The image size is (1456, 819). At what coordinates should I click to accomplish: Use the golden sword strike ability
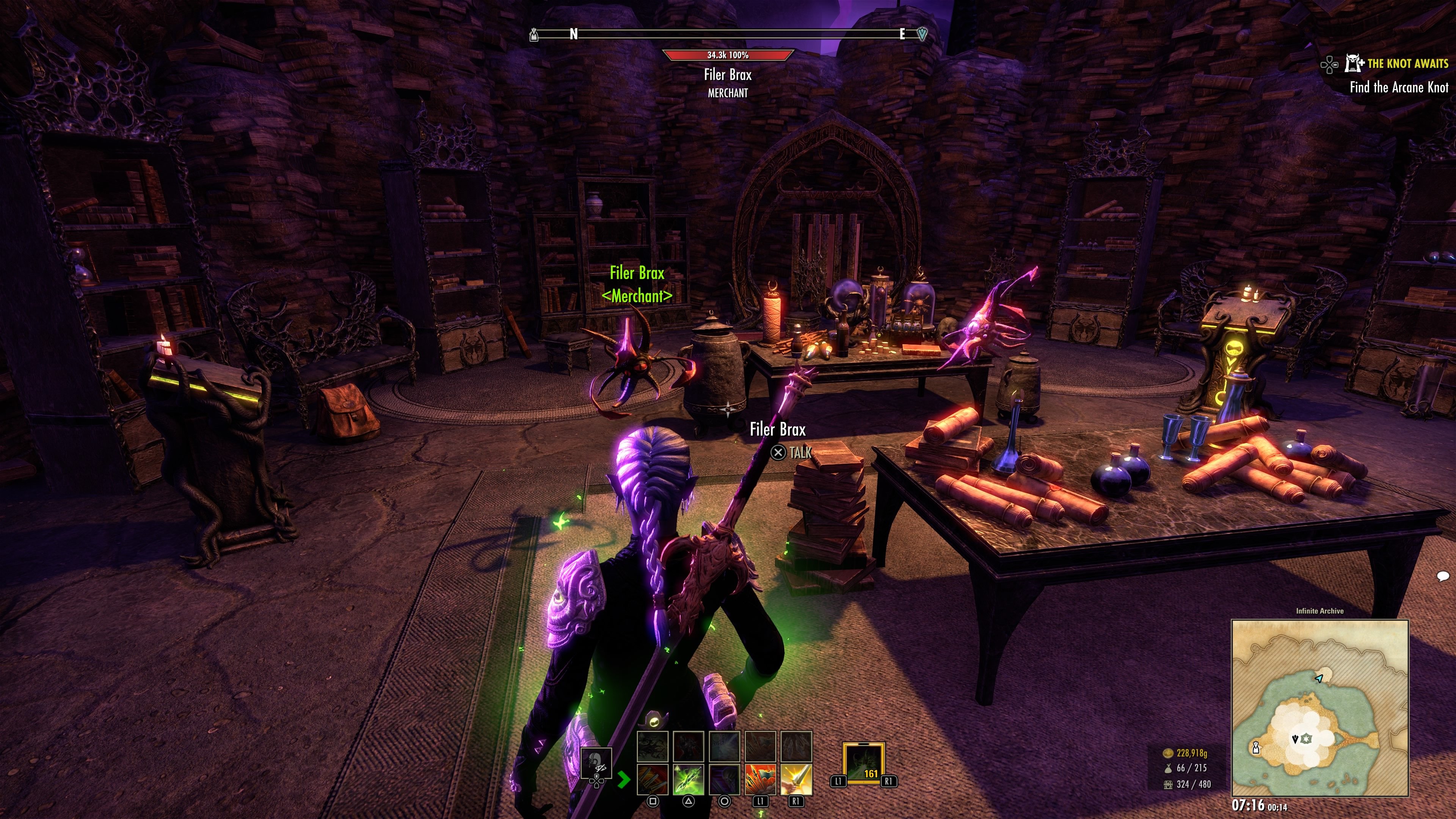[796, 780]
